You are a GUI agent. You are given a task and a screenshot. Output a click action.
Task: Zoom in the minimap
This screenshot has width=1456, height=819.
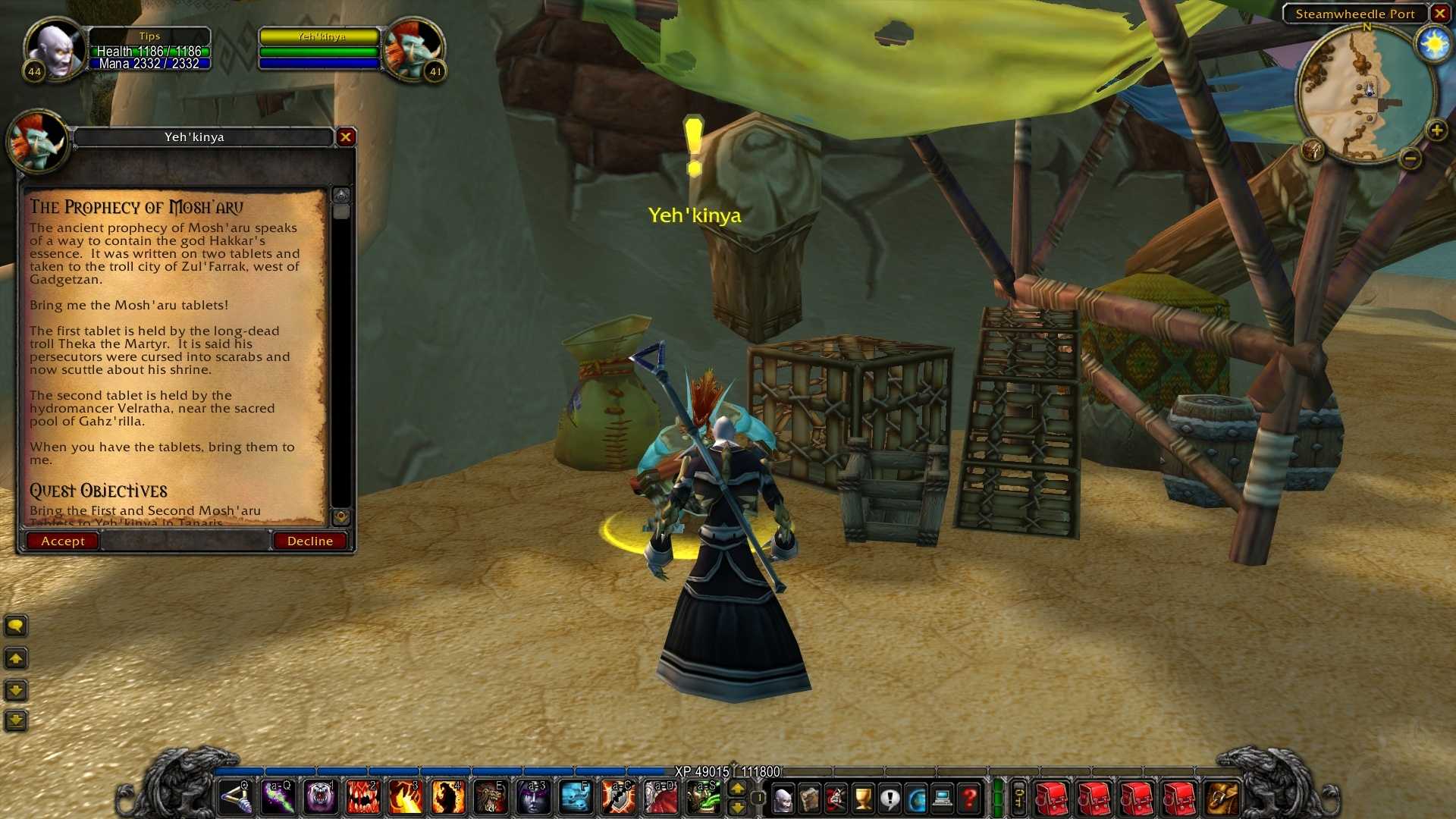pyautogui.click(x=1436, y=130)
